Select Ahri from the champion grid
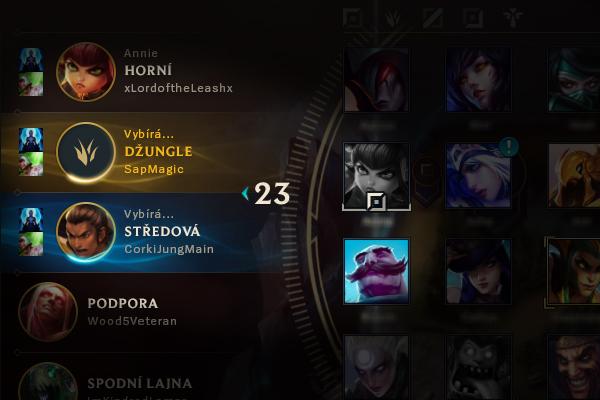Viewport: 600px width, 400px height. coord(477,78)
